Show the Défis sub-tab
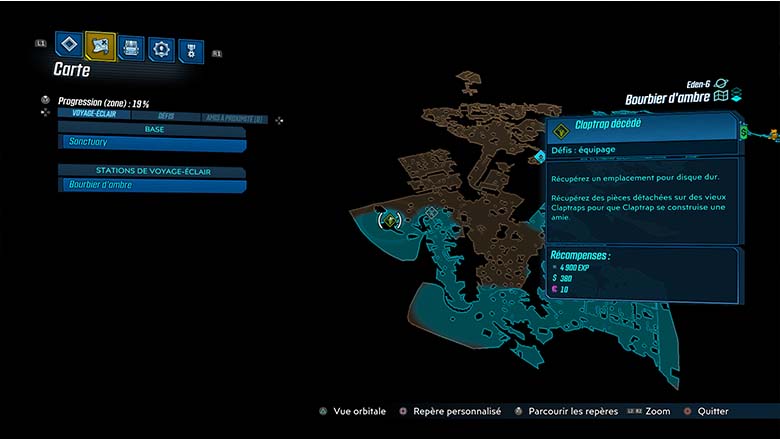 pyautogui.click(x=166, y=116)
